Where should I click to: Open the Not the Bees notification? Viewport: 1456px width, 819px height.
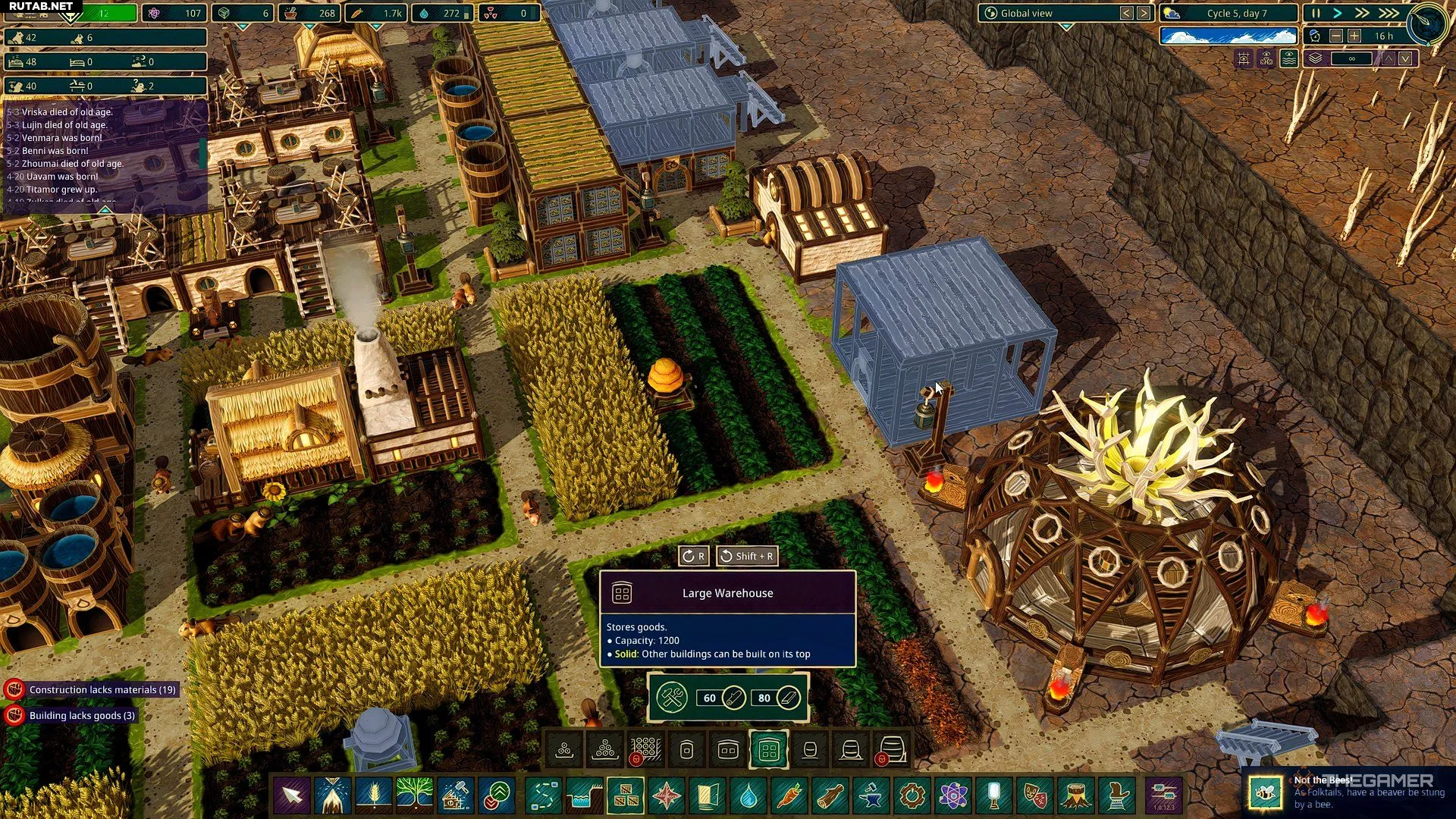(x=1350, y=791)
